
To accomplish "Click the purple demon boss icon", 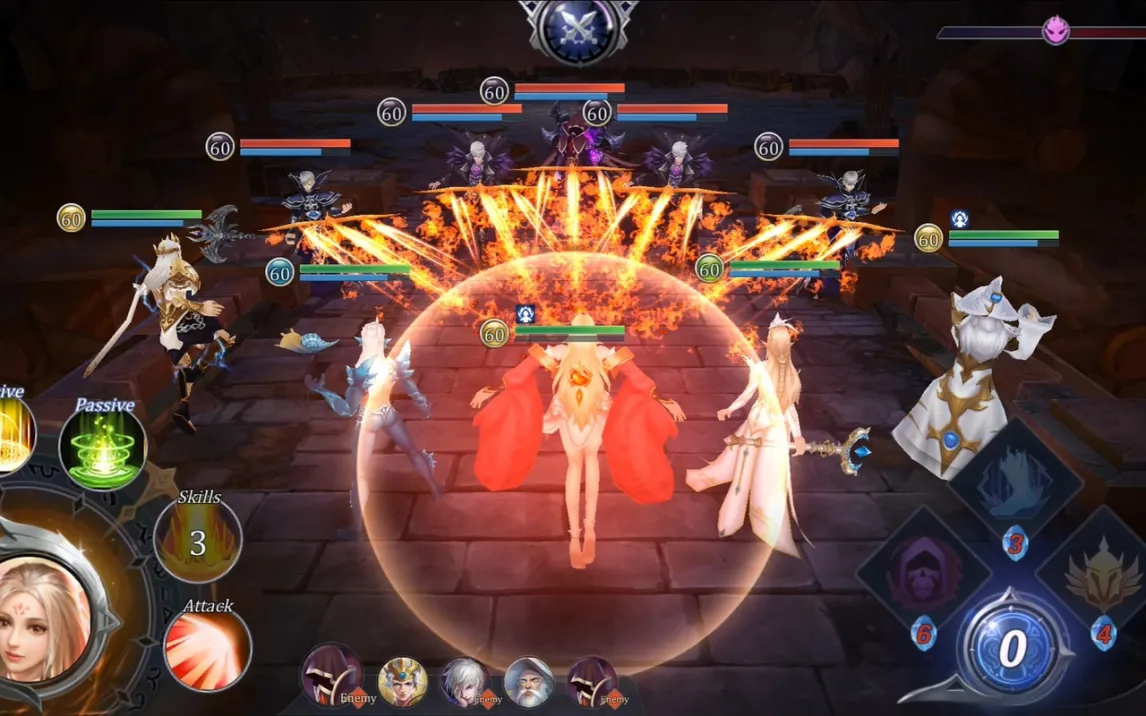I will click(1056, 30).
